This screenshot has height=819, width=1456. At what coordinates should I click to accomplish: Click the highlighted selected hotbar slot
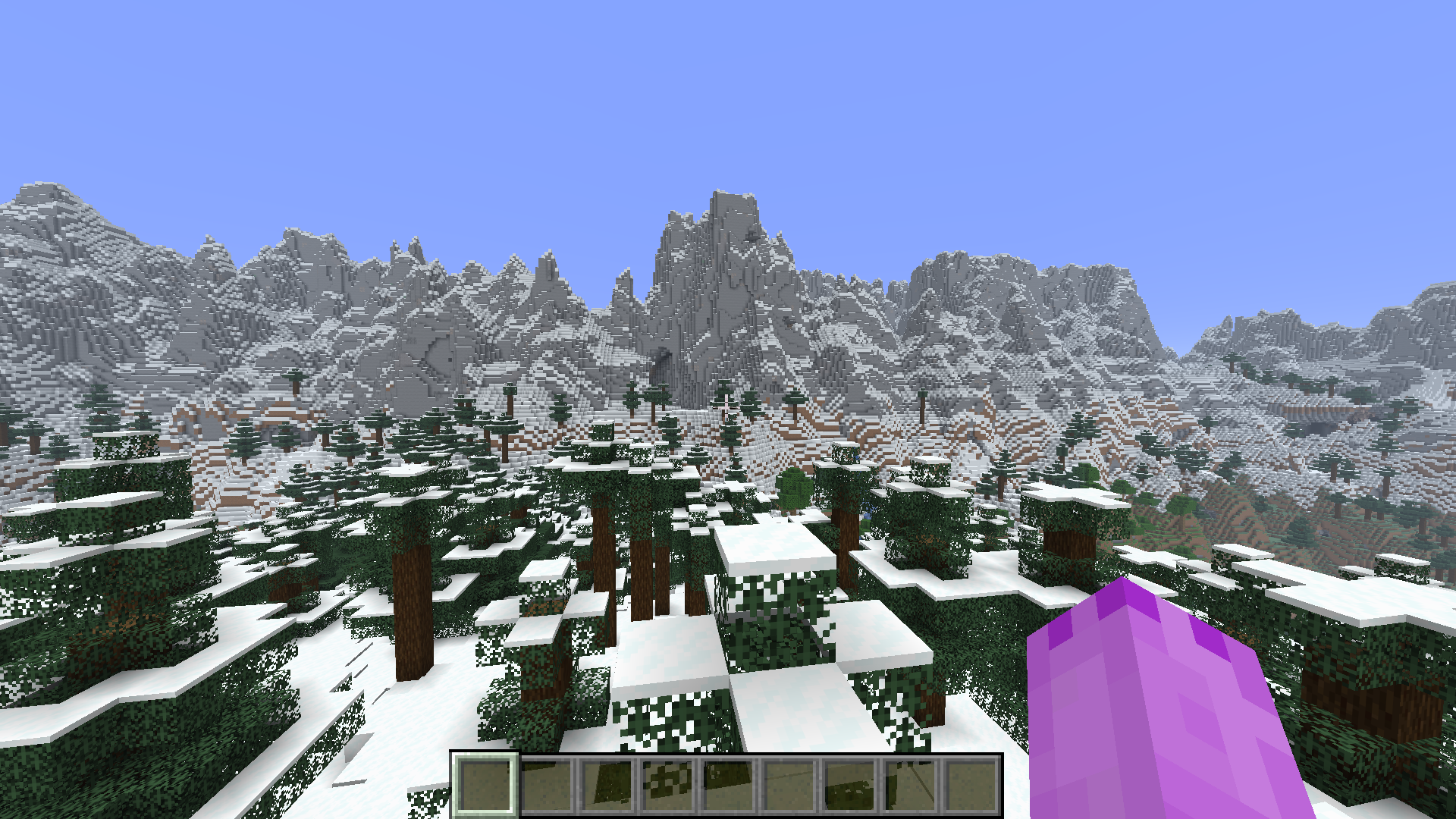[485, 783]
